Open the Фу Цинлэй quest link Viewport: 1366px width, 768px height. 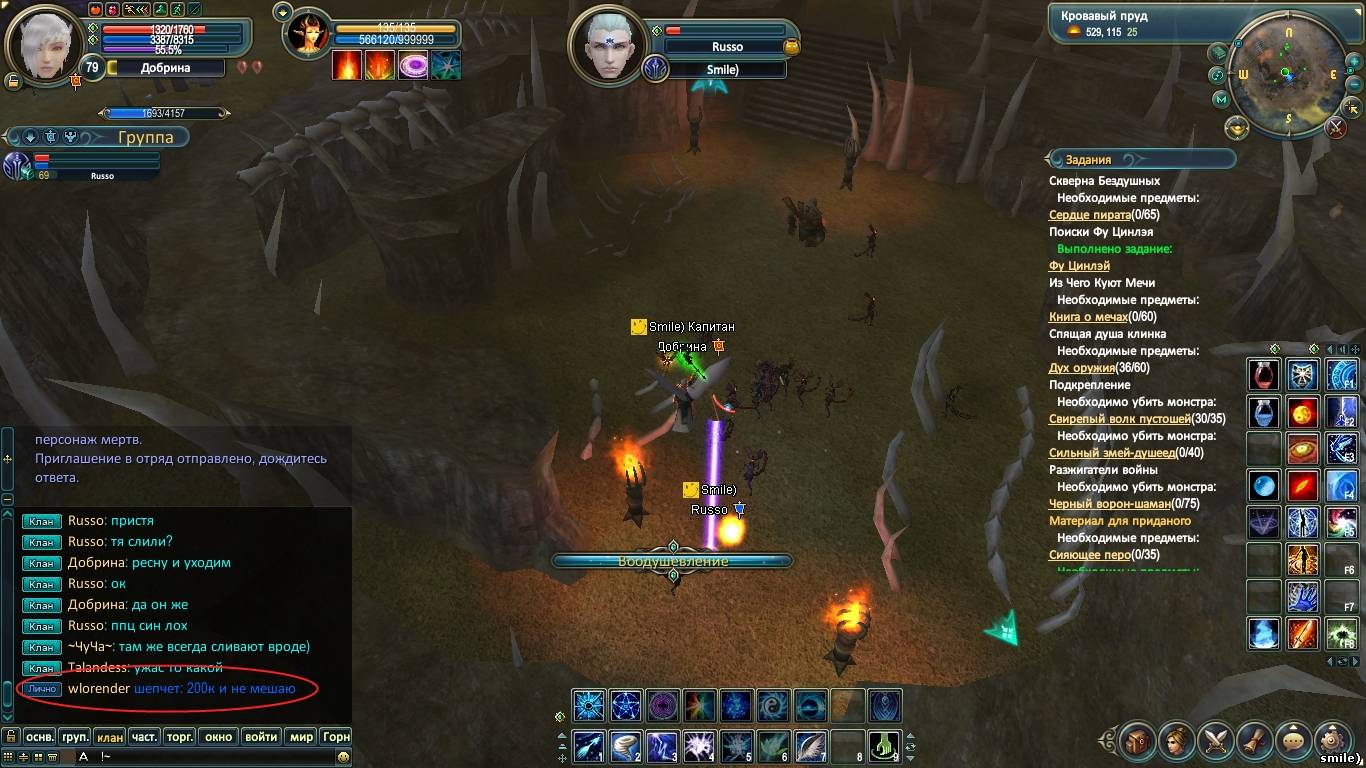1079,266
